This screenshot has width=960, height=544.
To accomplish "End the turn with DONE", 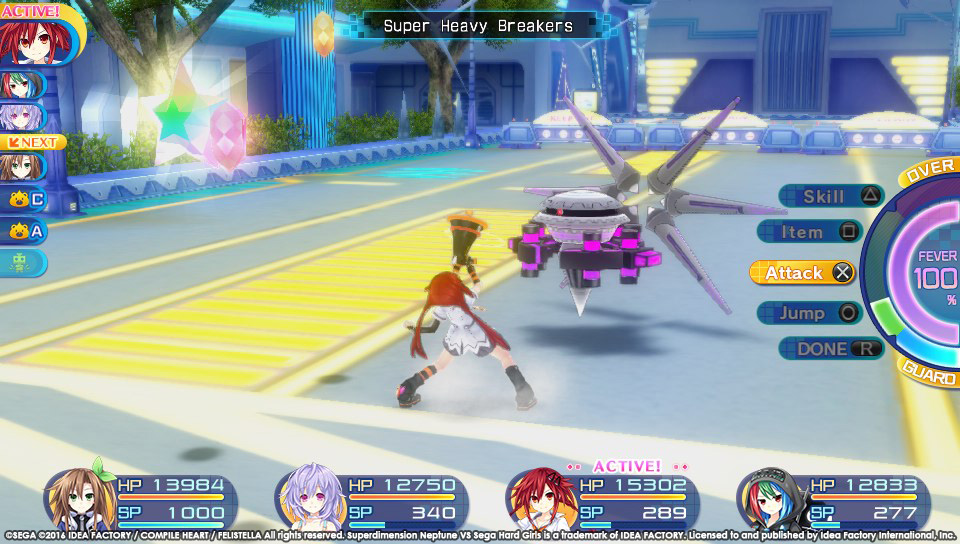I will [x=830, y=349].
